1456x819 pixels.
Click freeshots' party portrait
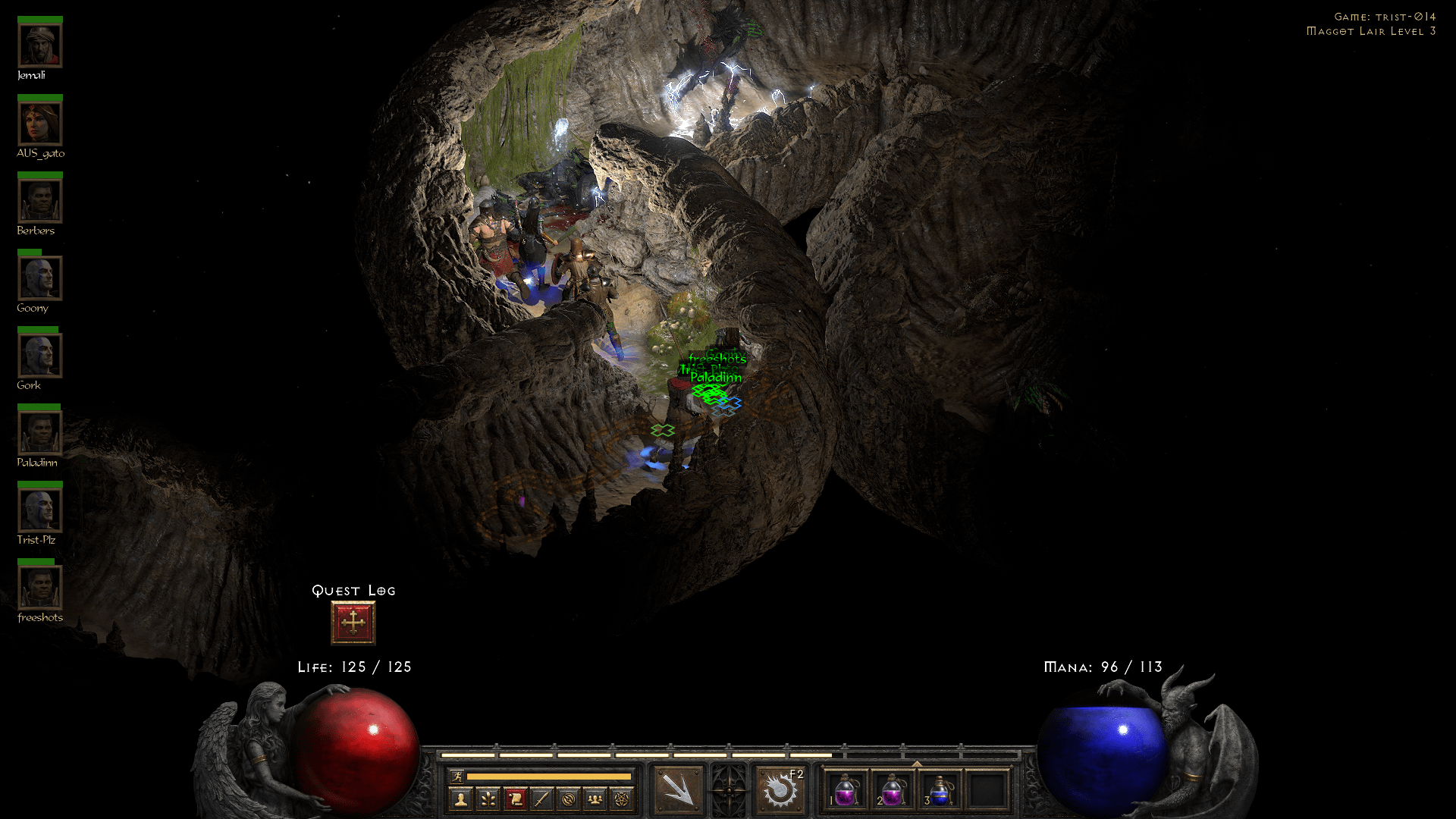(39, 588)
